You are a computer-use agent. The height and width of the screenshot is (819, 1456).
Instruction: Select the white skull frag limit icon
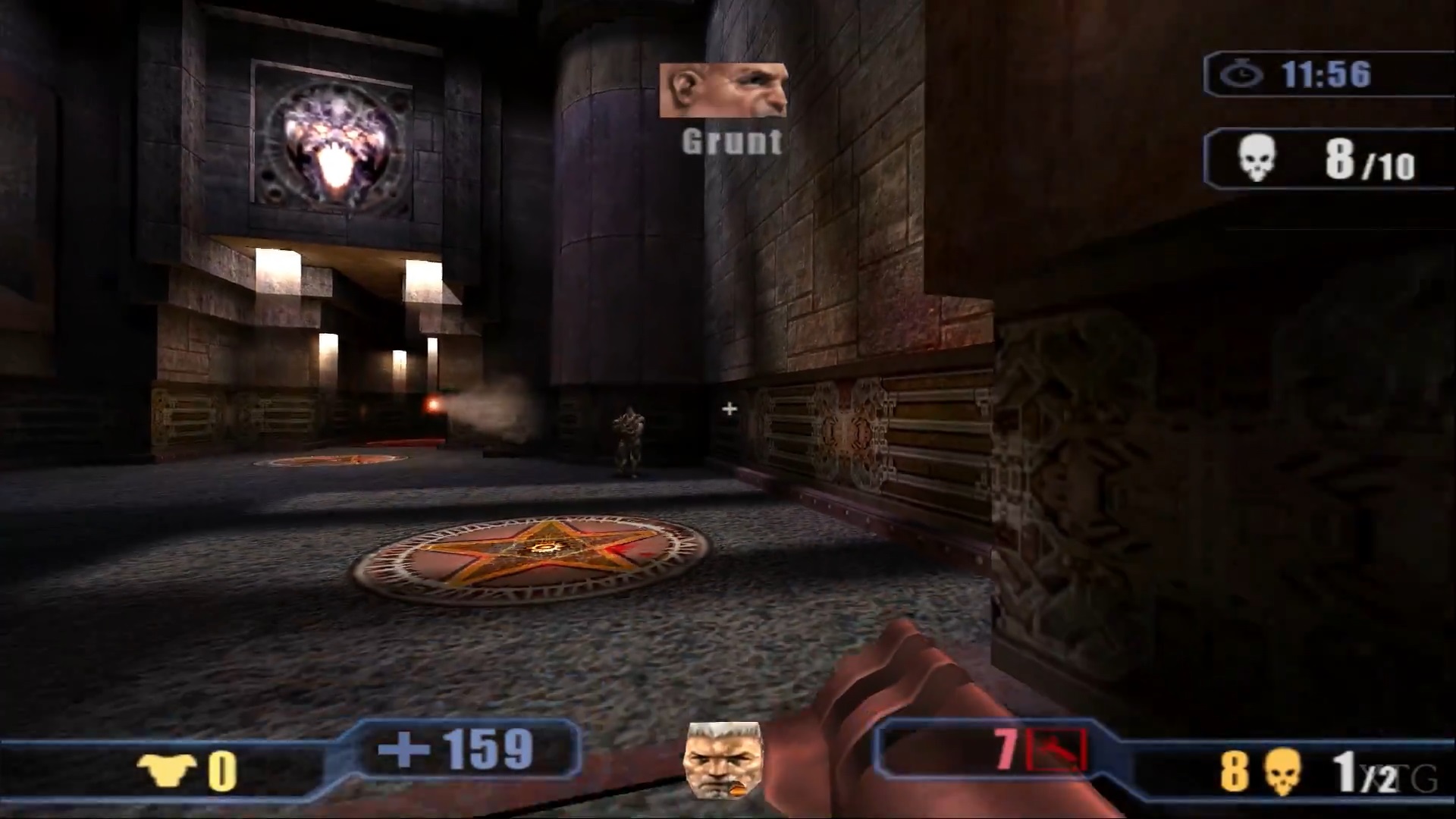(x=1257, y=158)
